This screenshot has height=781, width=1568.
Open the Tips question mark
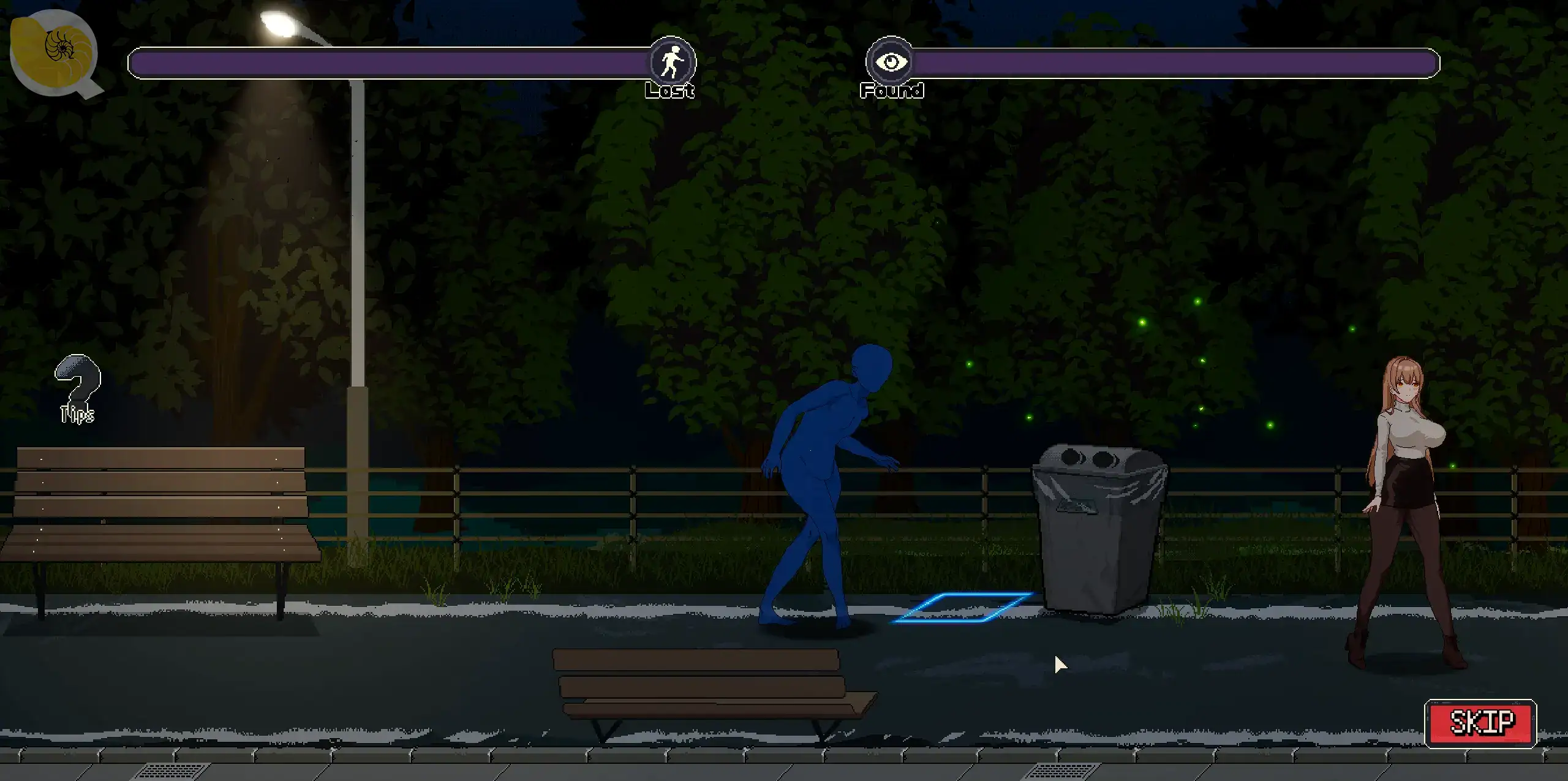point(77,387)
